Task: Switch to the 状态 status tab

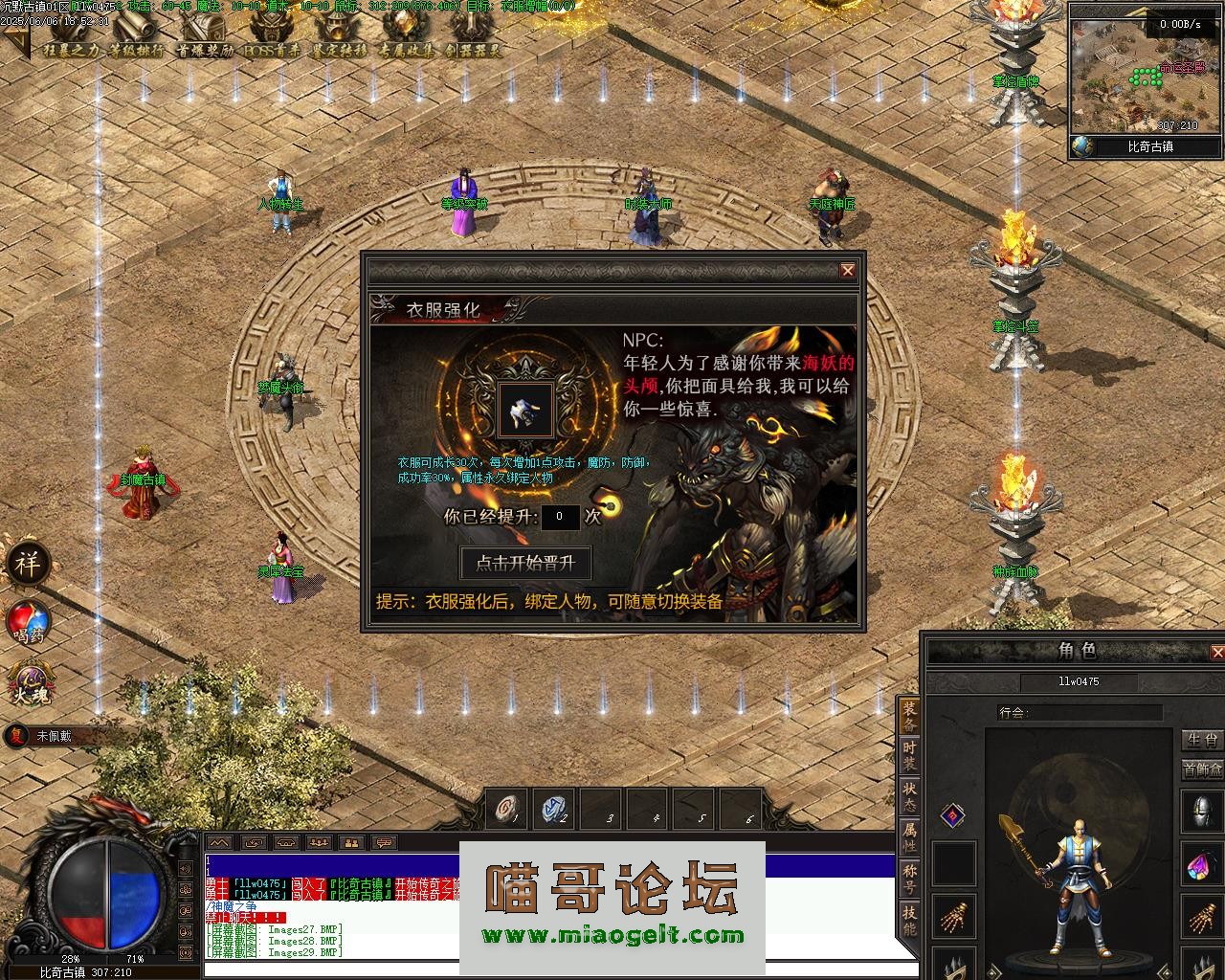Action: click(x=910, y=798)
